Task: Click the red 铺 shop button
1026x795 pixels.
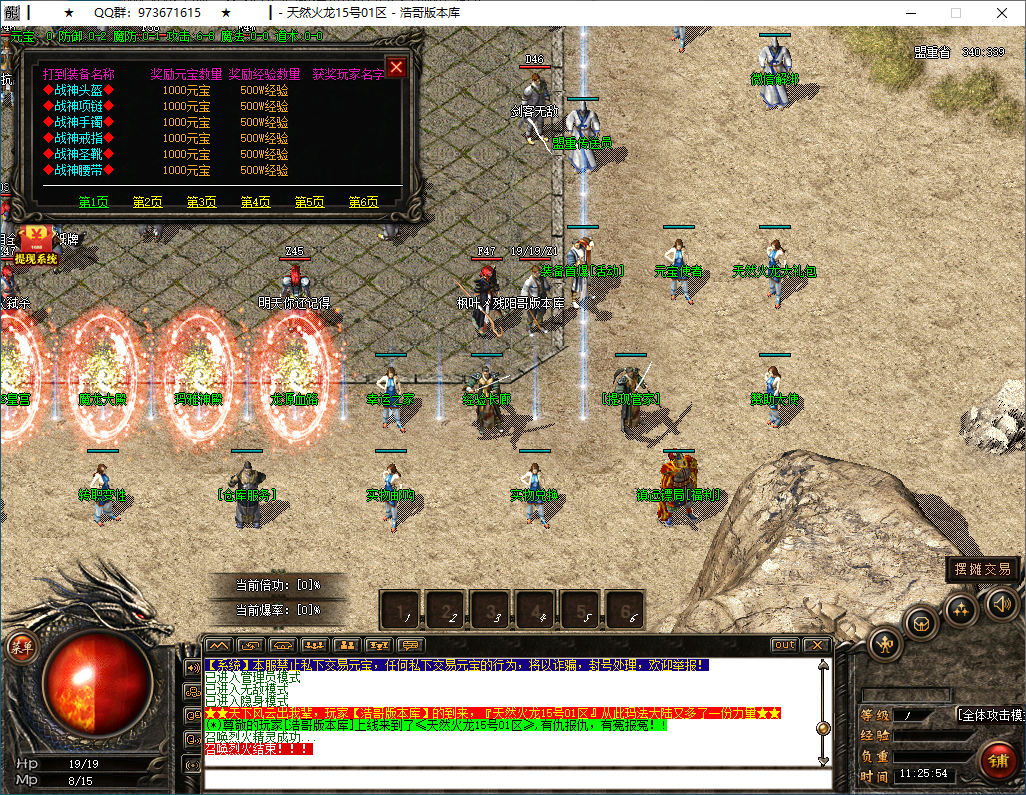Action: pos(997,759)
